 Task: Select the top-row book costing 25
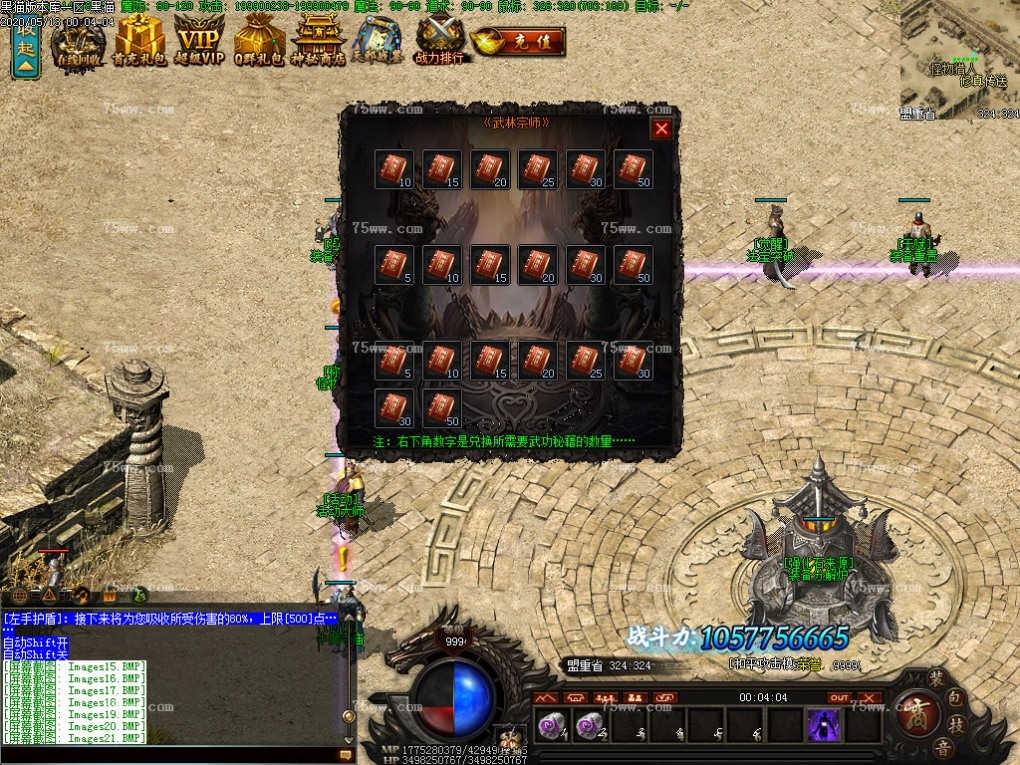click(537, 169)
